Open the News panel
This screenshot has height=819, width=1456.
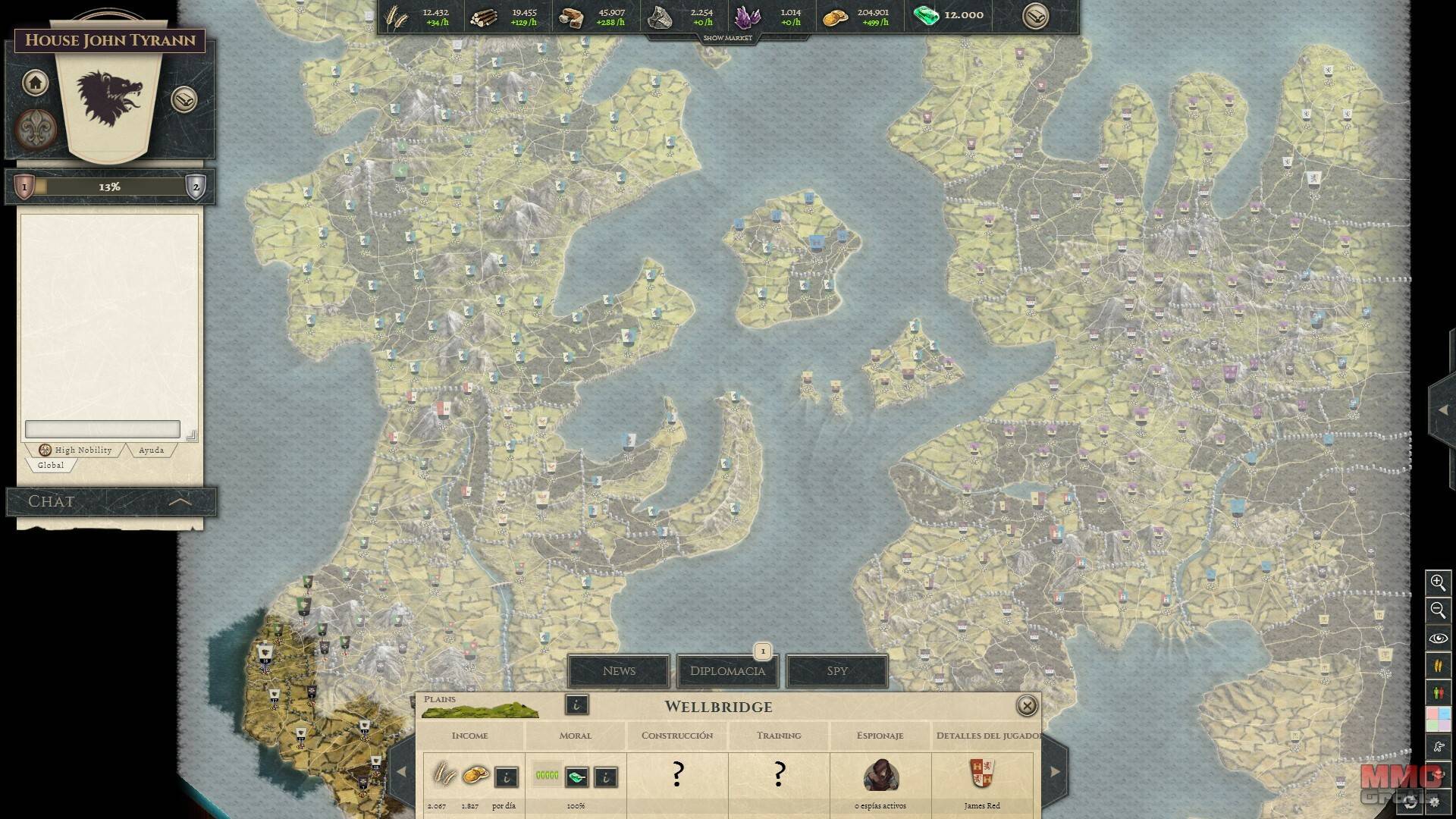619,670
